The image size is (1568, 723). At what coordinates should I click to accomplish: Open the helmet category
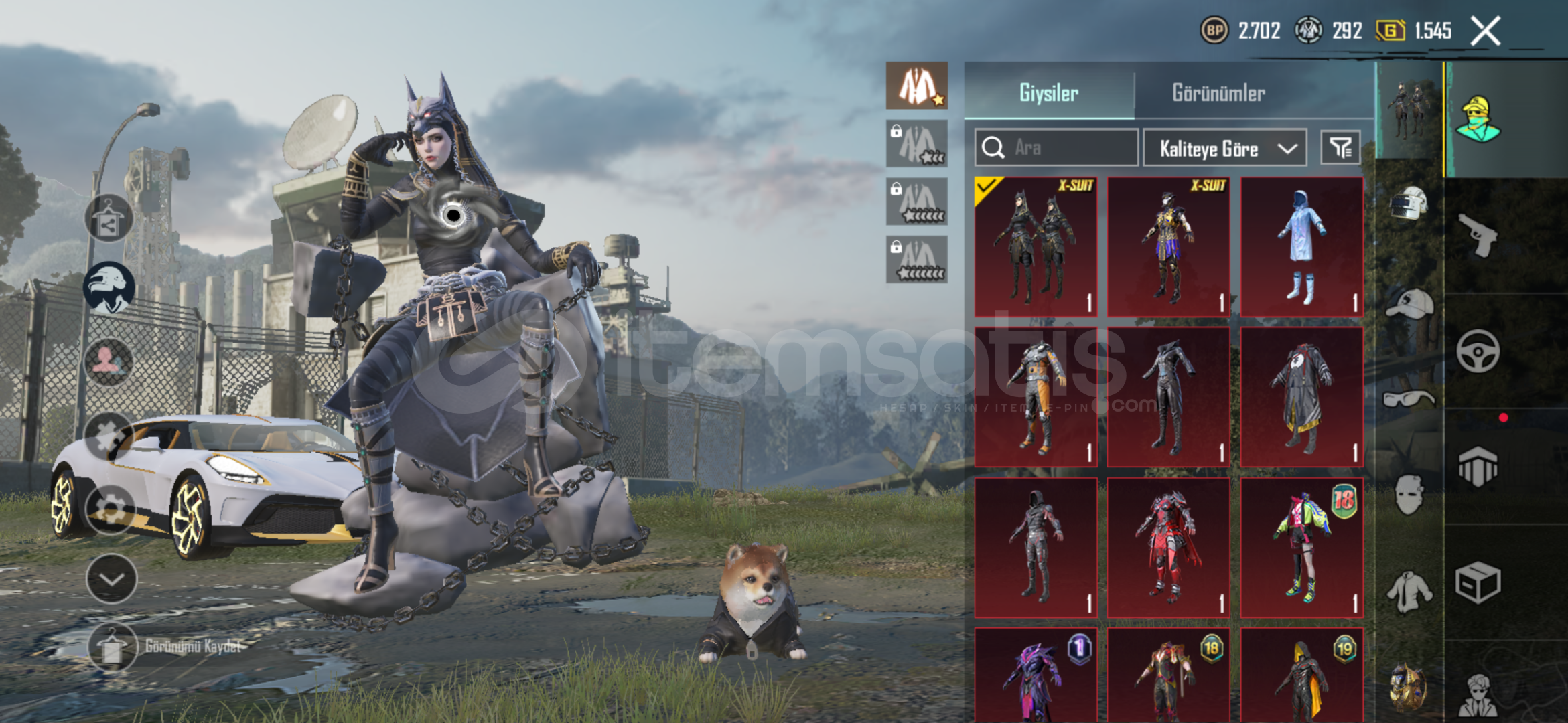click(x=1409, y=202)
